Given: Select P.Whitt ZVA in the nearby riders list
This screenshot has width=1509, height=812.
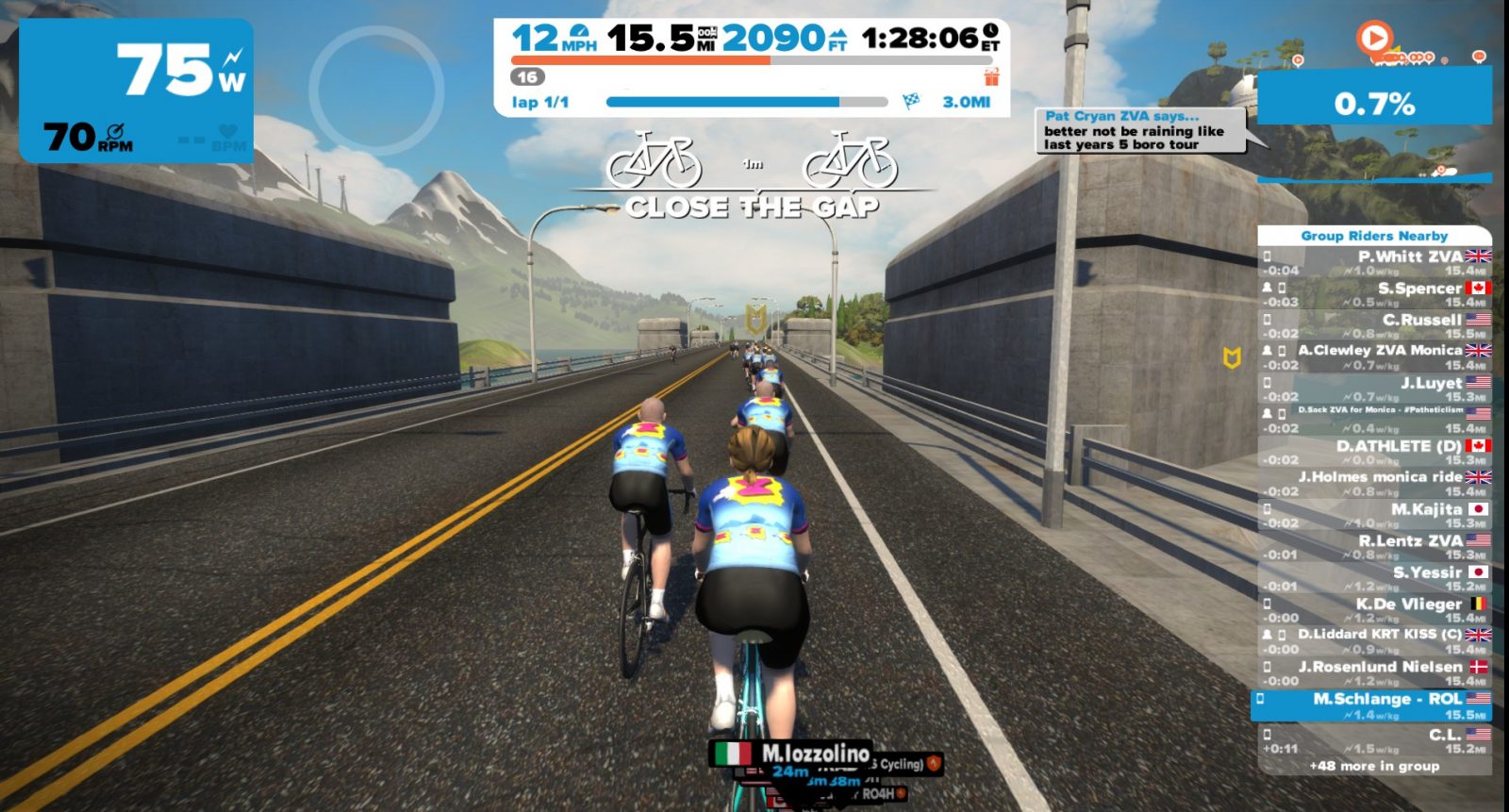Looking at the screenshot, I should coord(1375,262).
